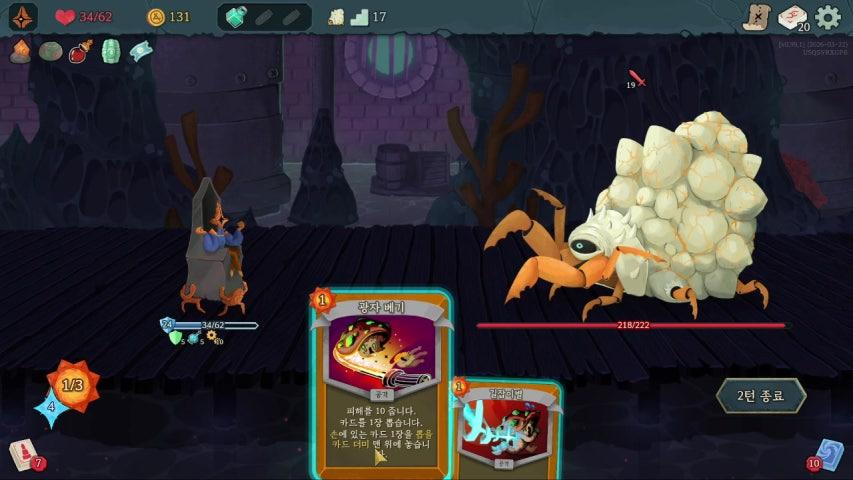Screen dimensions: 853x480
Task: View the discard pile showing 10 cards
Action: 828,455
